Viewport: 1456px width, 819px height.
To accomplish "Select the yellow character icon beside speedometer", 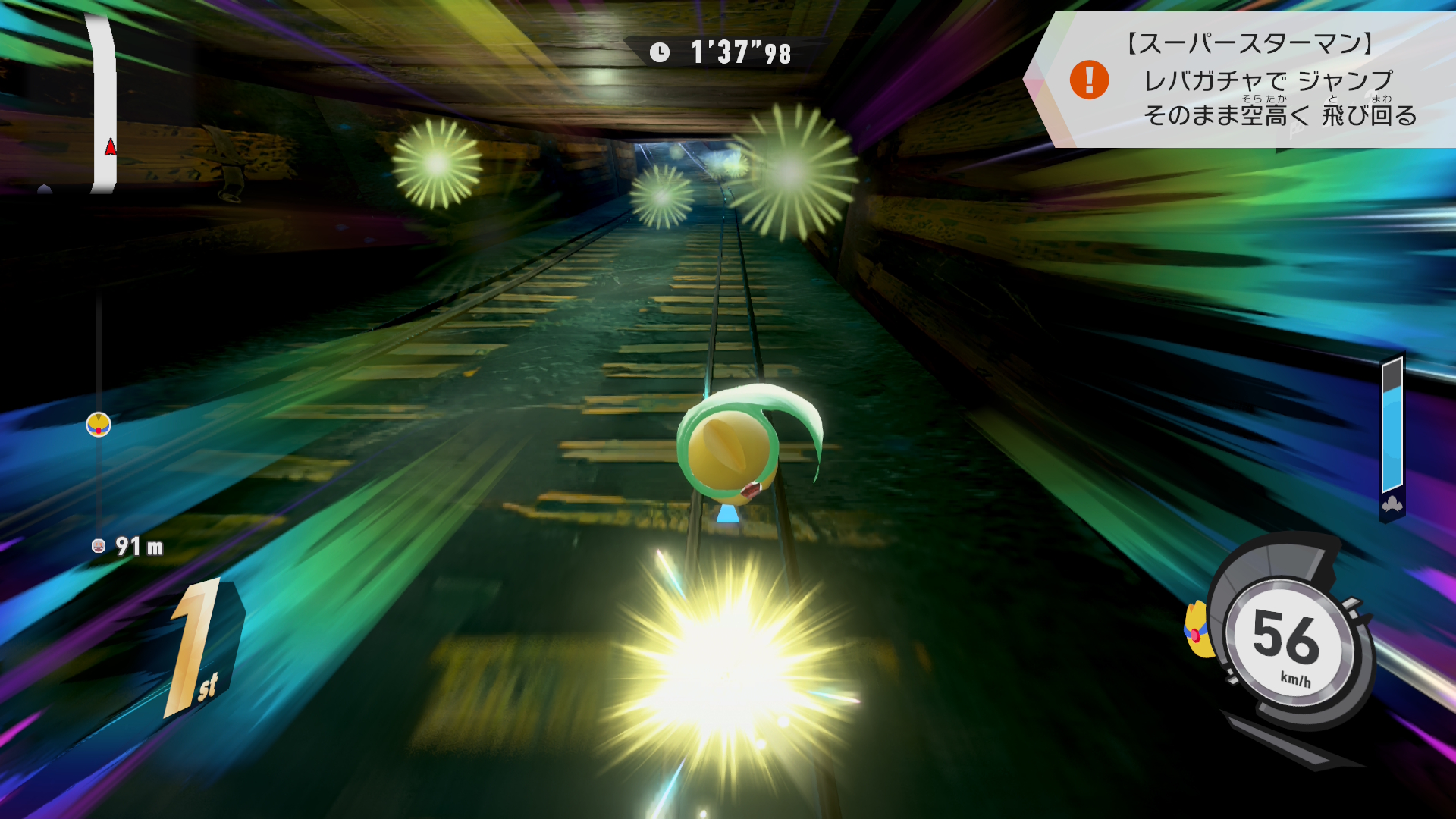I will [x=1197, y=631].
